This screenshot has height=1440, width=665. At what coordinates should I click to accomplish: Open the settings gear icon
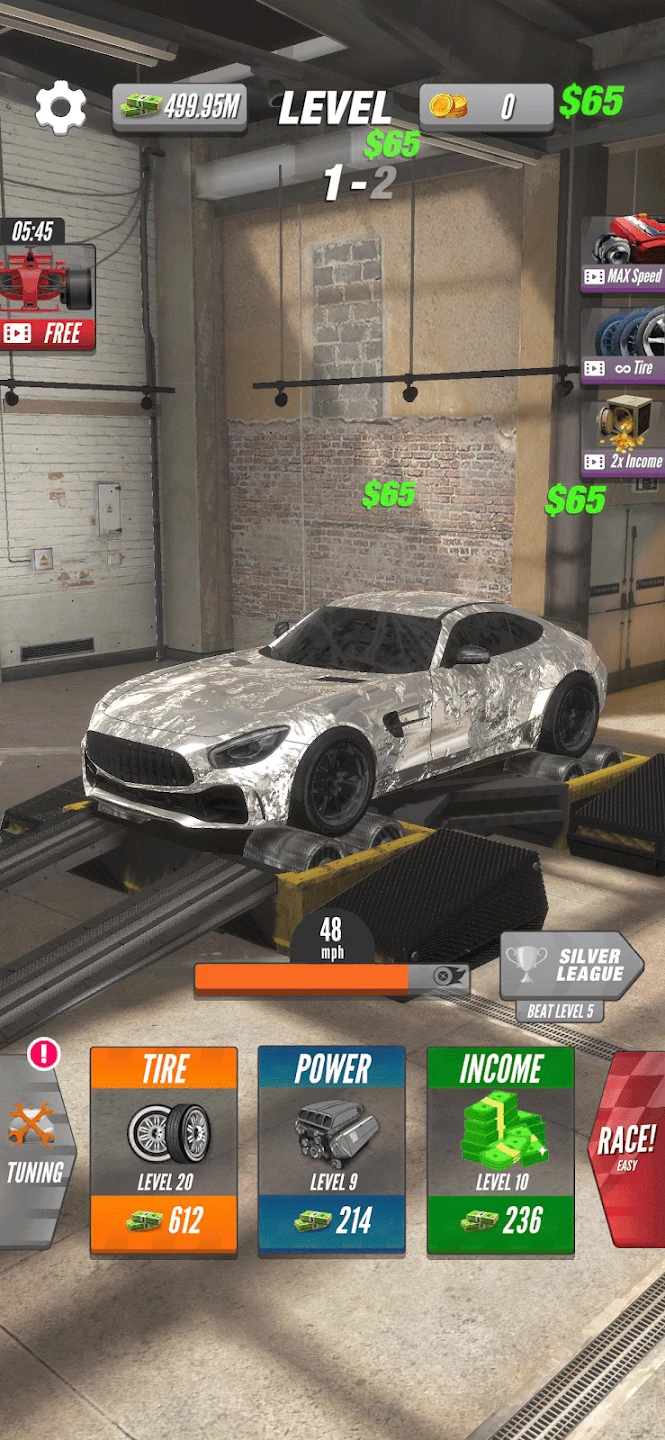coord(61,108)
